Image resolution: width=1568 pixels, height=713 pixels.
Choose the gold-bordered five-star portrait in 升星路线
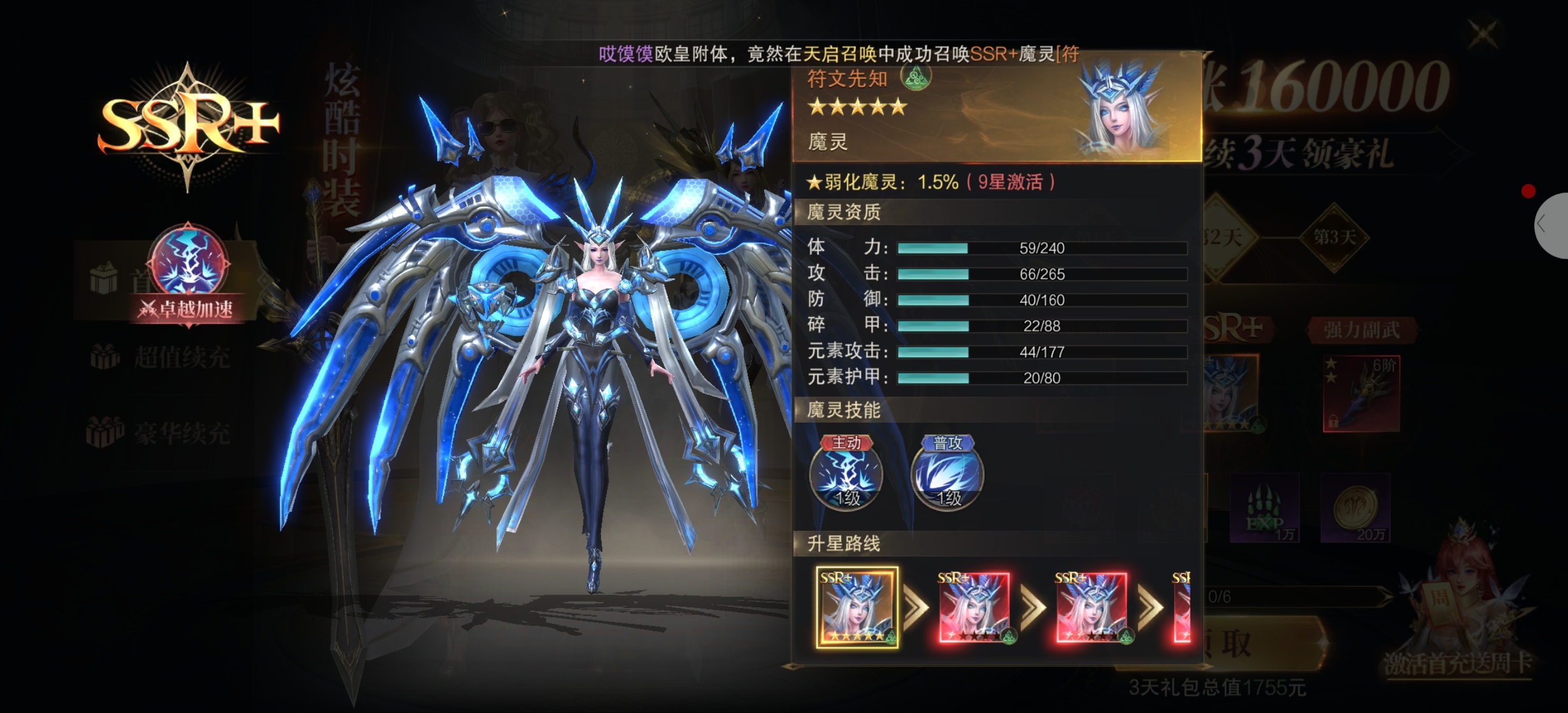[857, 607]
